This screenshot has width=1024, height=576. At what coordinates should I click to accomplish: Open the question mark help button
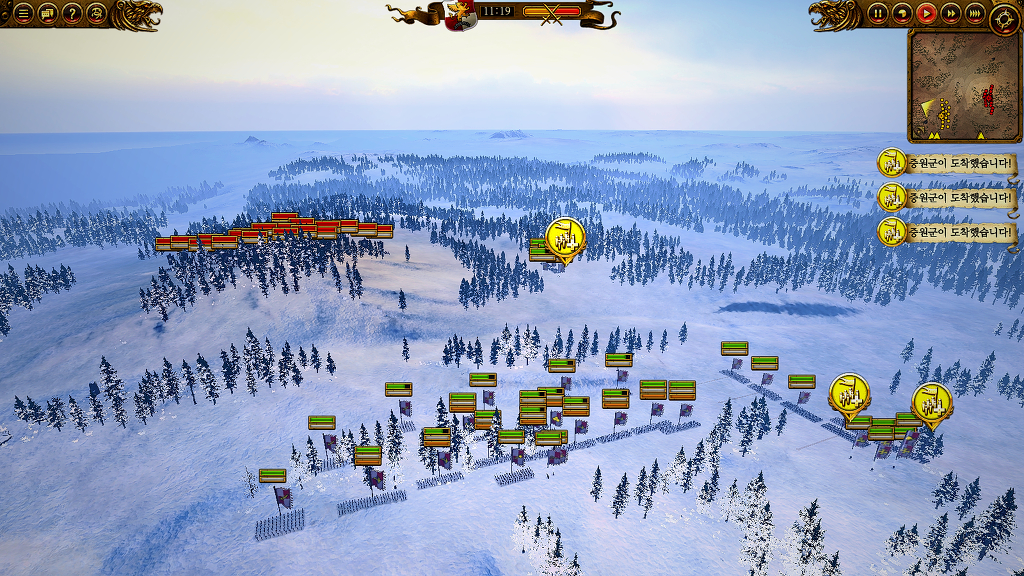[72, 13]
